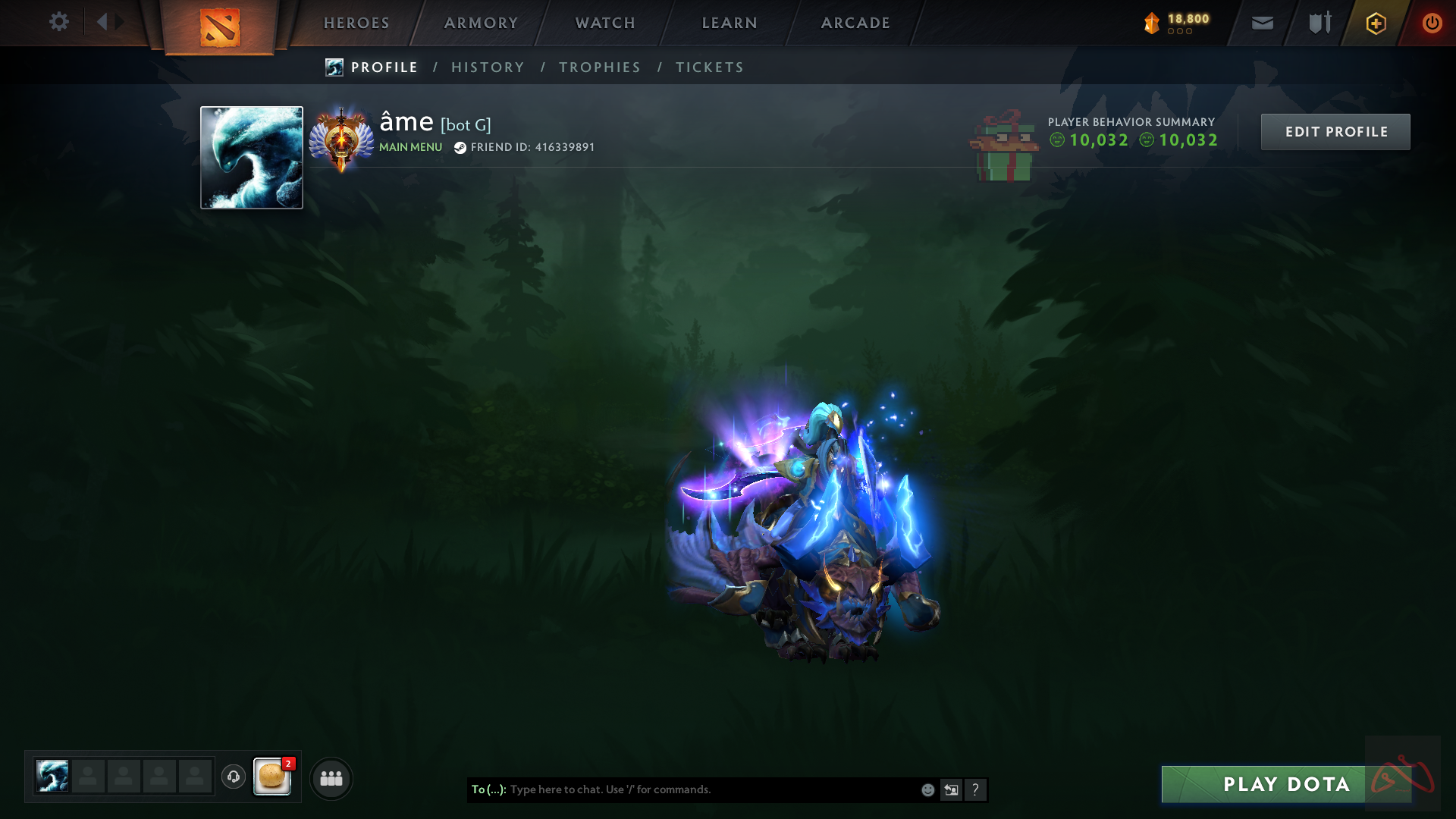
Task: Click the Dota Plus gold hexagon icon
Action: [x=1376, y=24]
